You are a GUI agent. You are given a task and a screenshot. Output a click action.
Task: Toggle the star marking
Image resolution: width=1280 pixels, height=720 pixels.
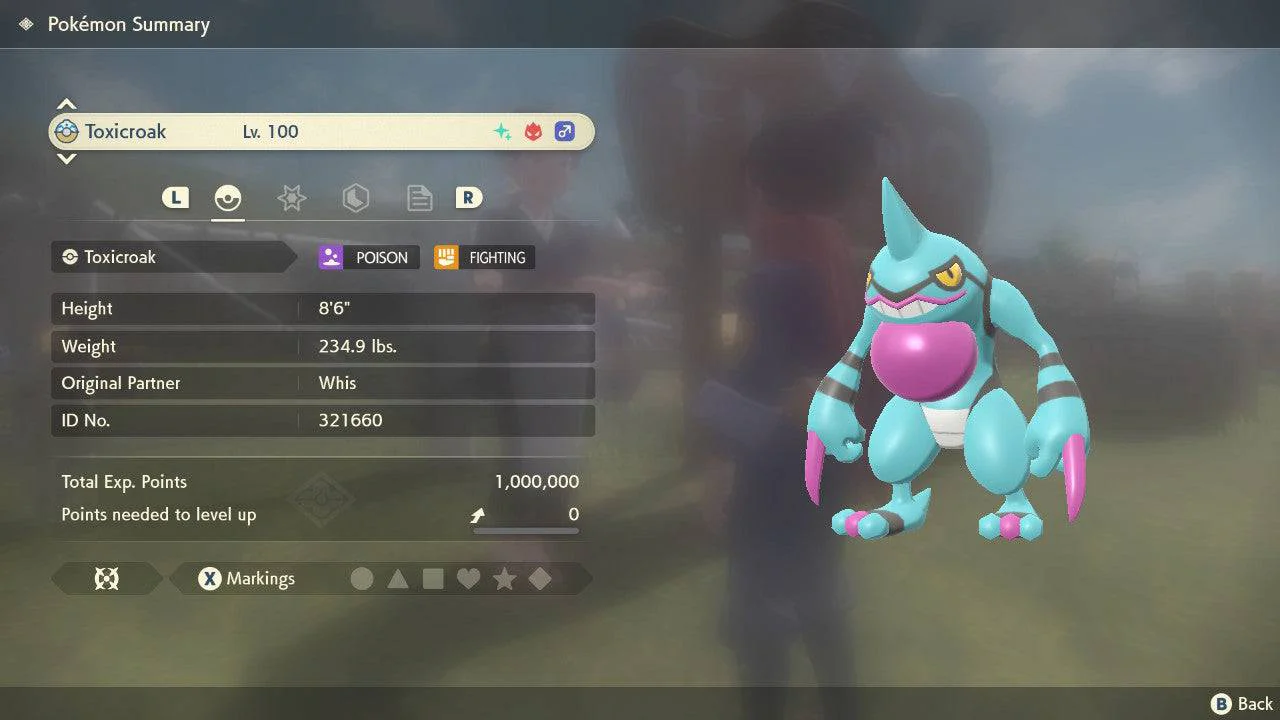click(x=504, y=579)
